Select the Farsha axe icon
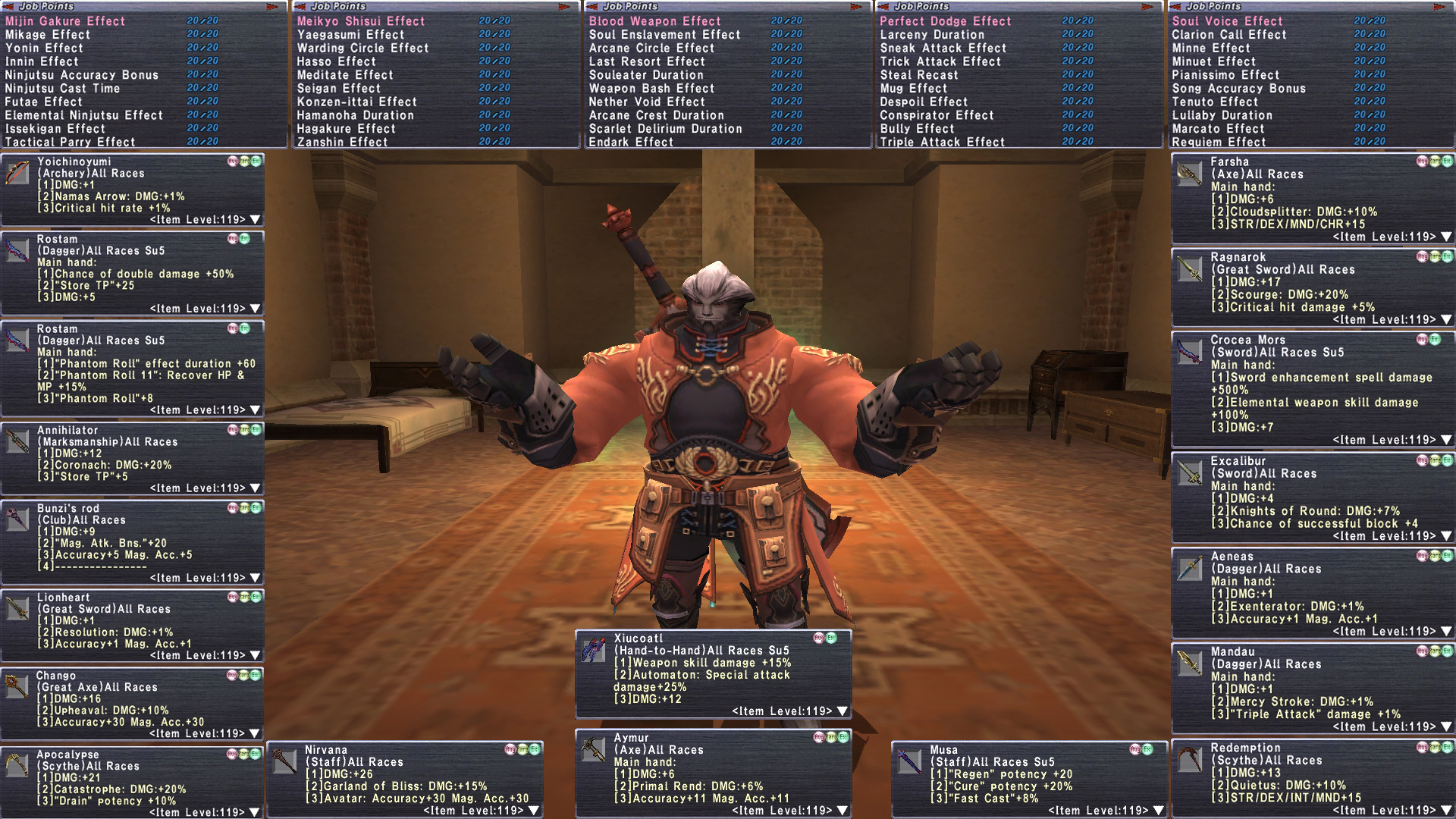The width and height of the screenshot is (1456, 819). click(x=1190, y=174)
